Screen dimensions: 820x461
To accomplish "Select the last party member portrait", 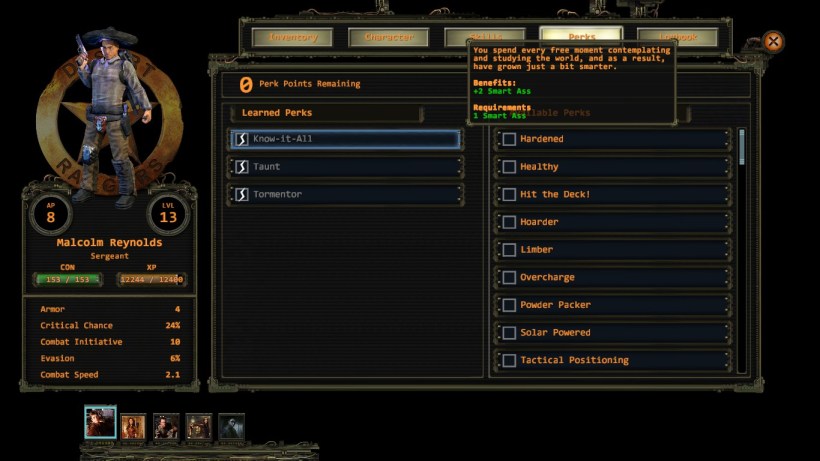I will tap(231, 426).
